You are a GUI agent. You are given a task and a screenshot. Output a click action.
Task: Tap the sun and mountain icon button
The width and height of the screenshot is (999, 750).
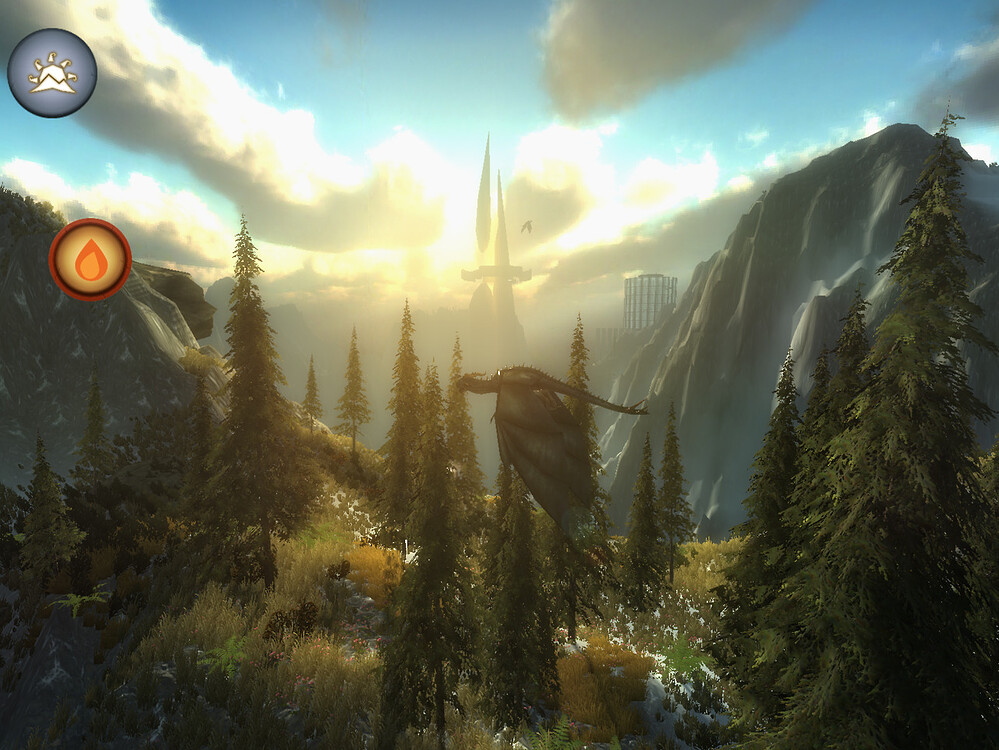coord(52,73)
